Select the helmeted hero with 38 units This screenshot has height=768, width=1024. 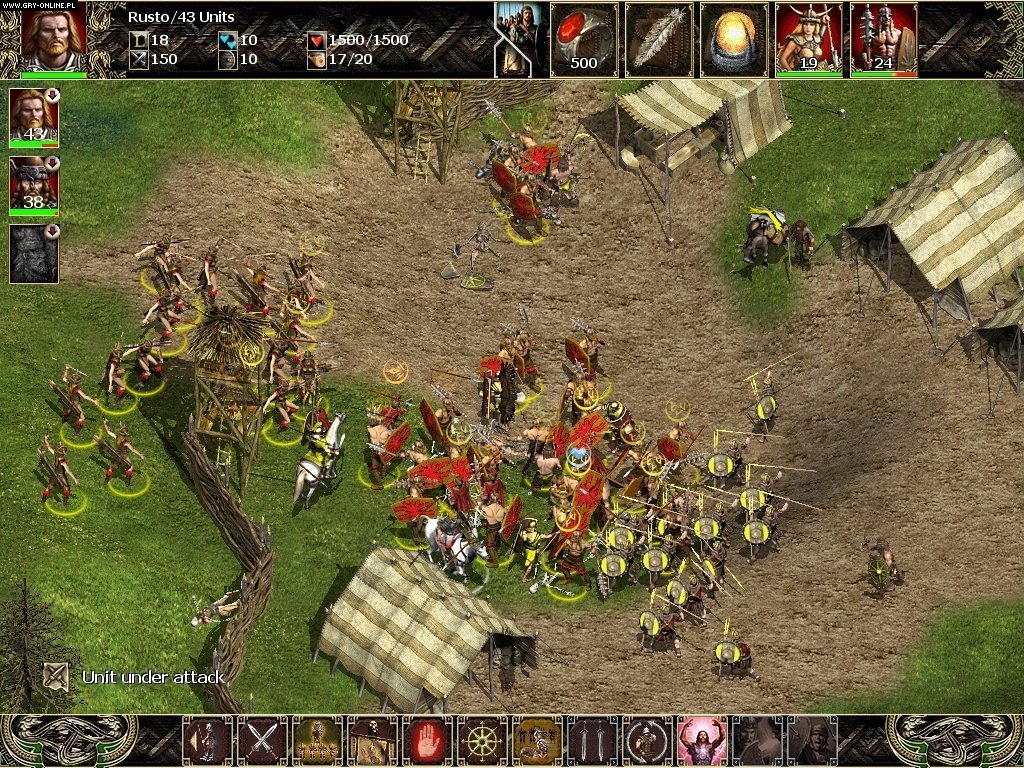pyautogui.click(x=34, y=184)
